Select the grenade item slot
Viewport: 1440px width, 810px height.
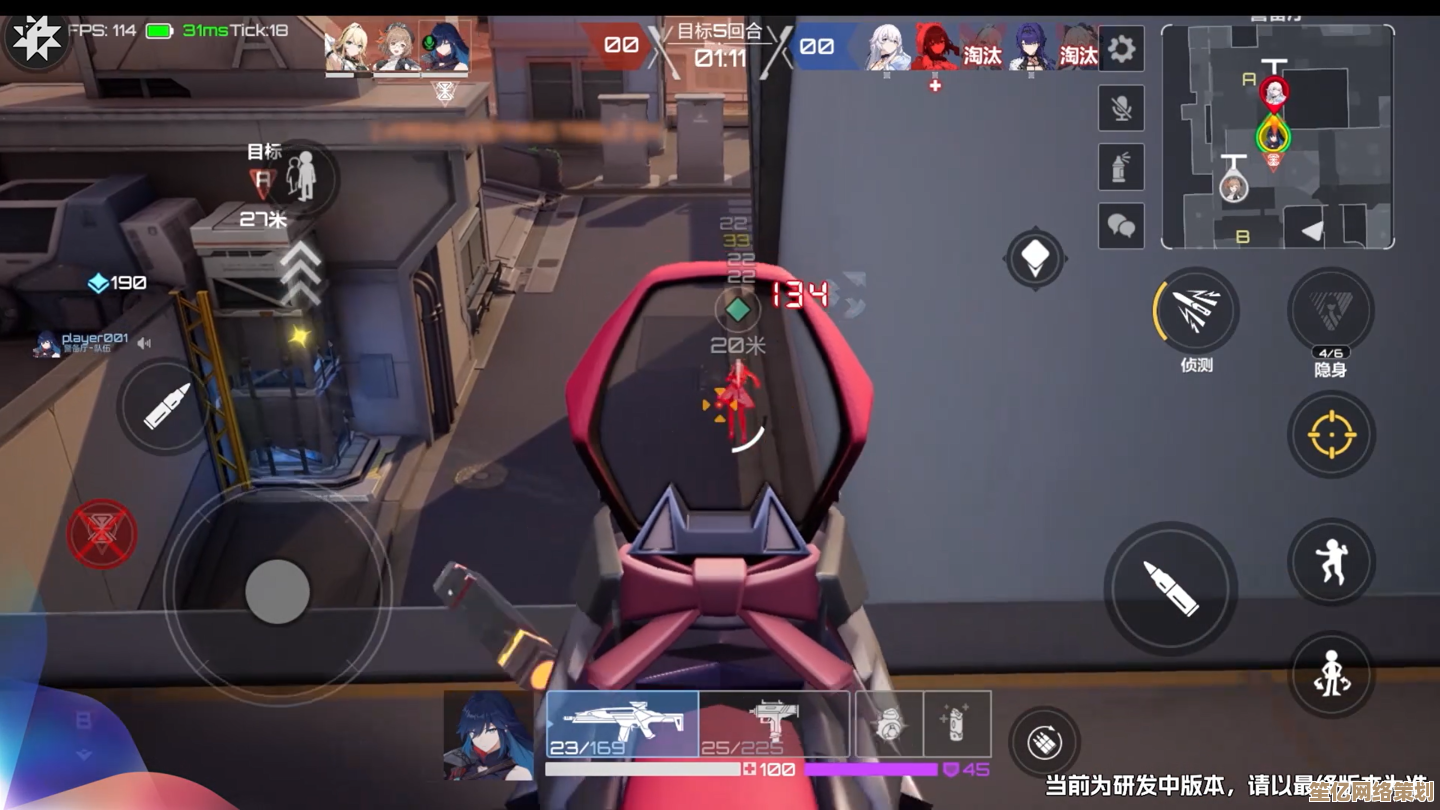pos(889,723)
